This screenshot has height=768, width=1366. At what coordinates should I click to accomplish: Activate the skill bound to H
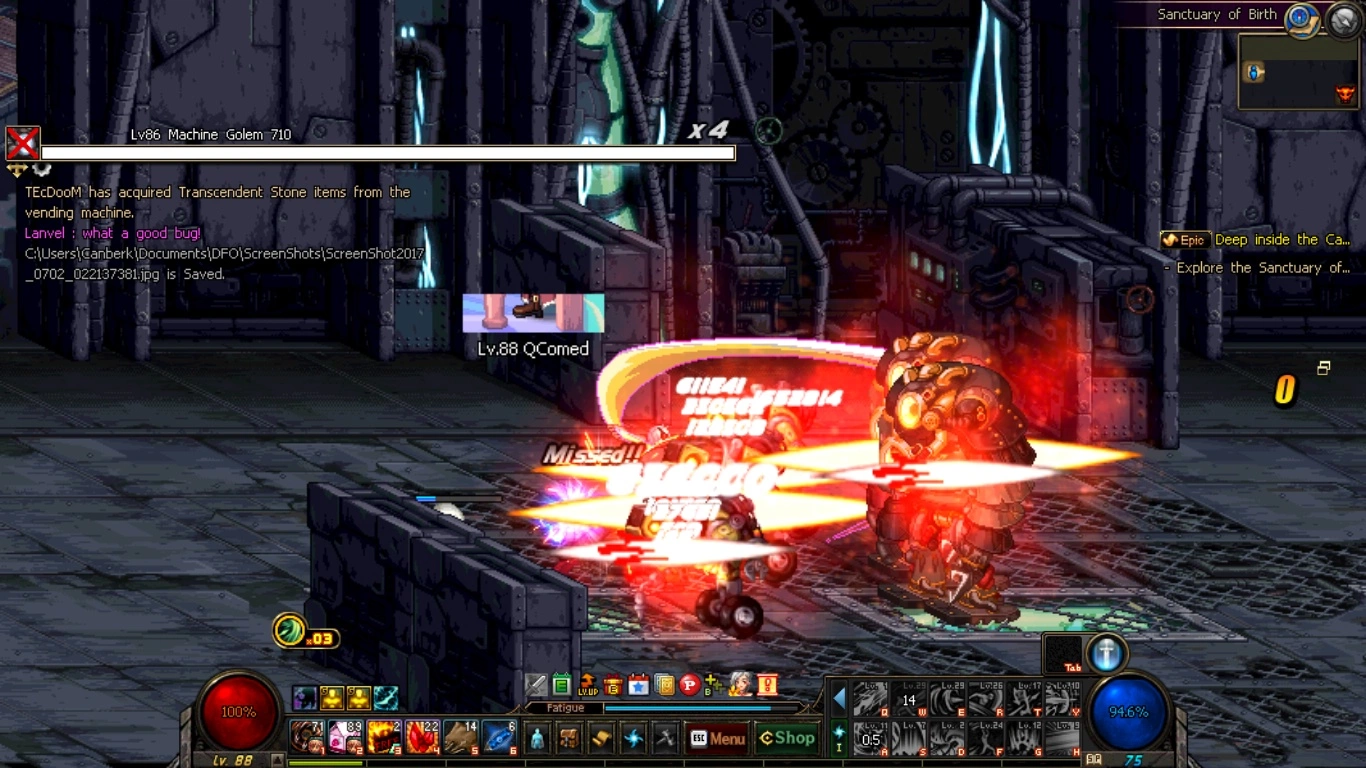(1062, 739)
